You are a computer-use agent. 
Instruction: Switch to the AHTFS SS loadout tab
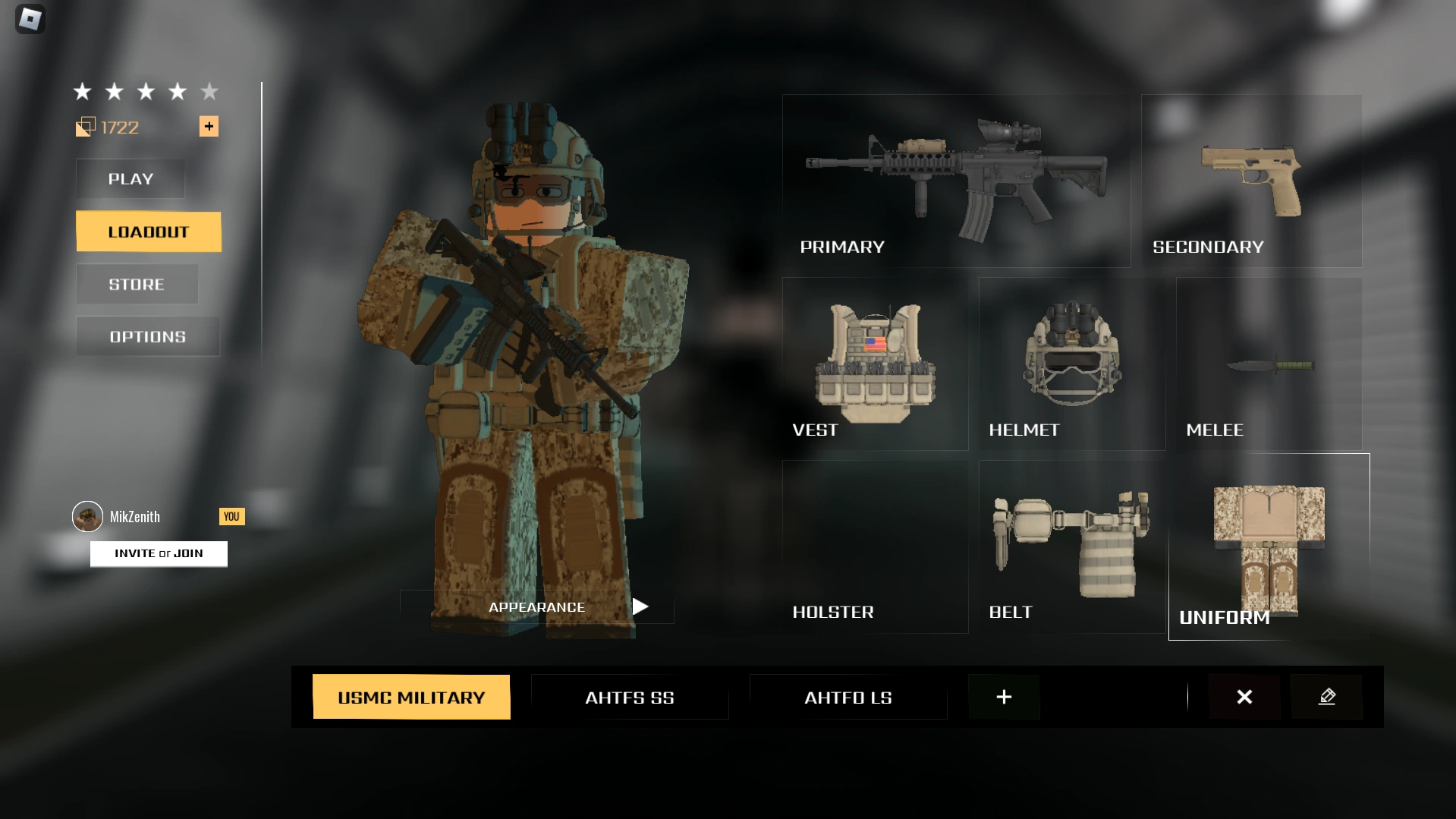click(630, 697)
